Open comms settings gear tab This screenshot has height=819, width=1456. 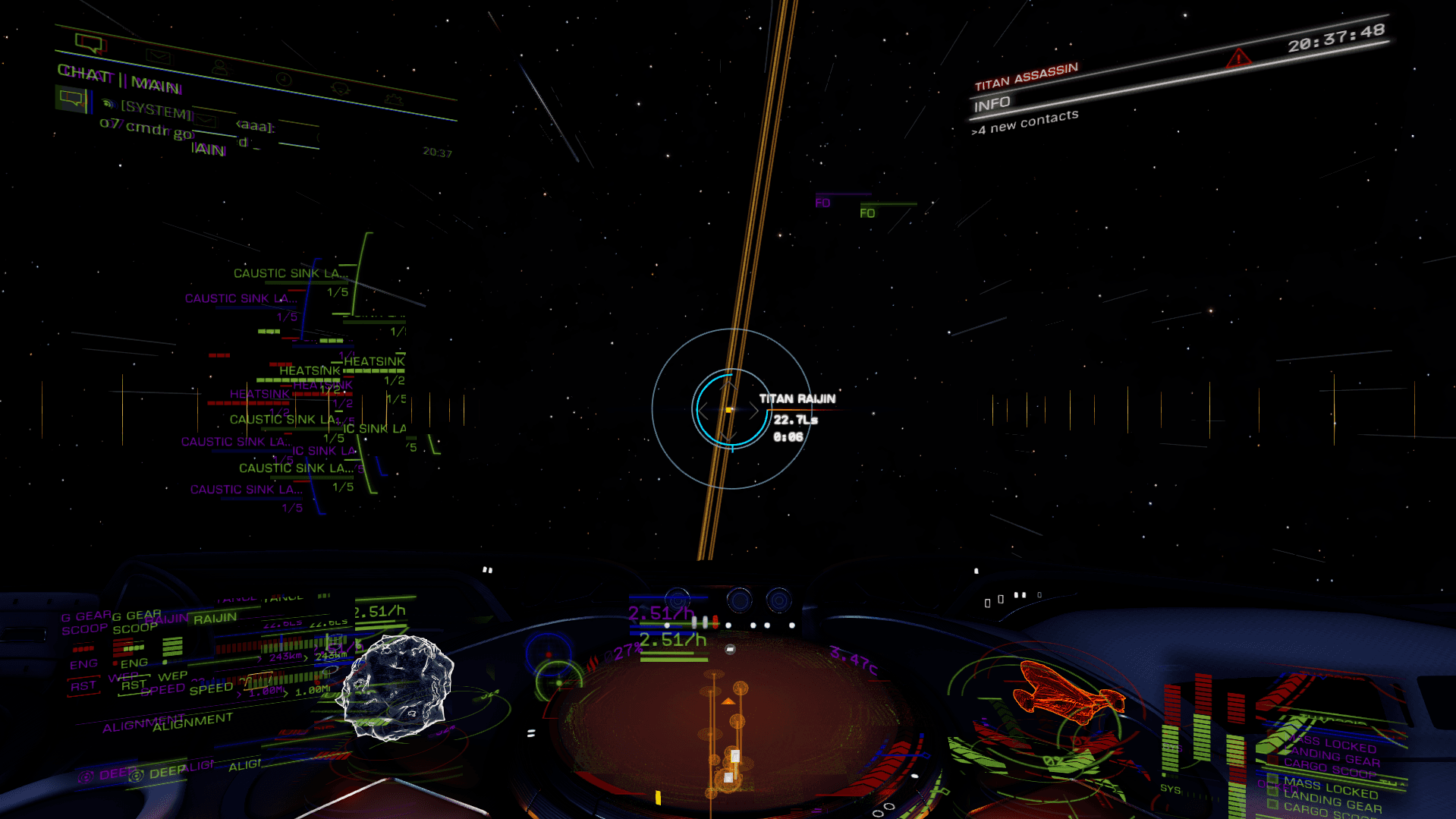click(340, 89)
